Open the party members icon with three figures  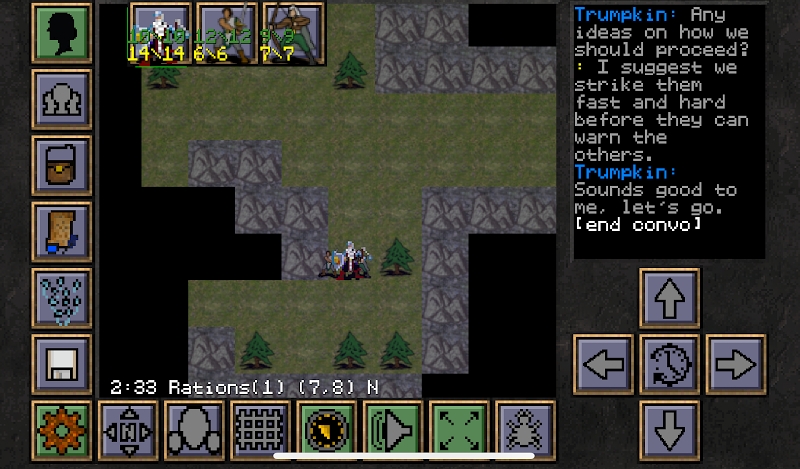(62, 99)
